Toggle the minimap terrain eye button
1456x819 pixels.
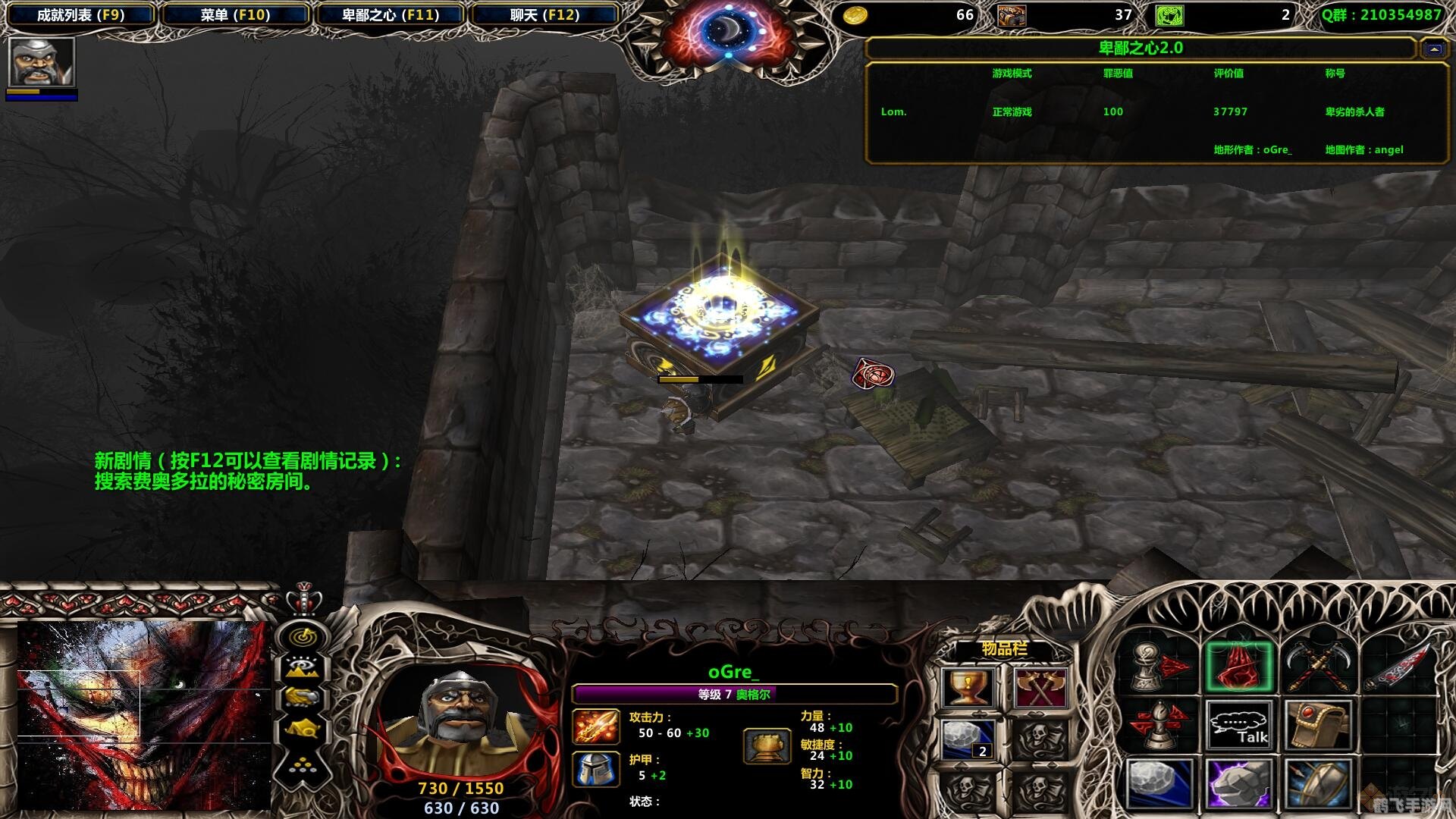coord(302,668)
